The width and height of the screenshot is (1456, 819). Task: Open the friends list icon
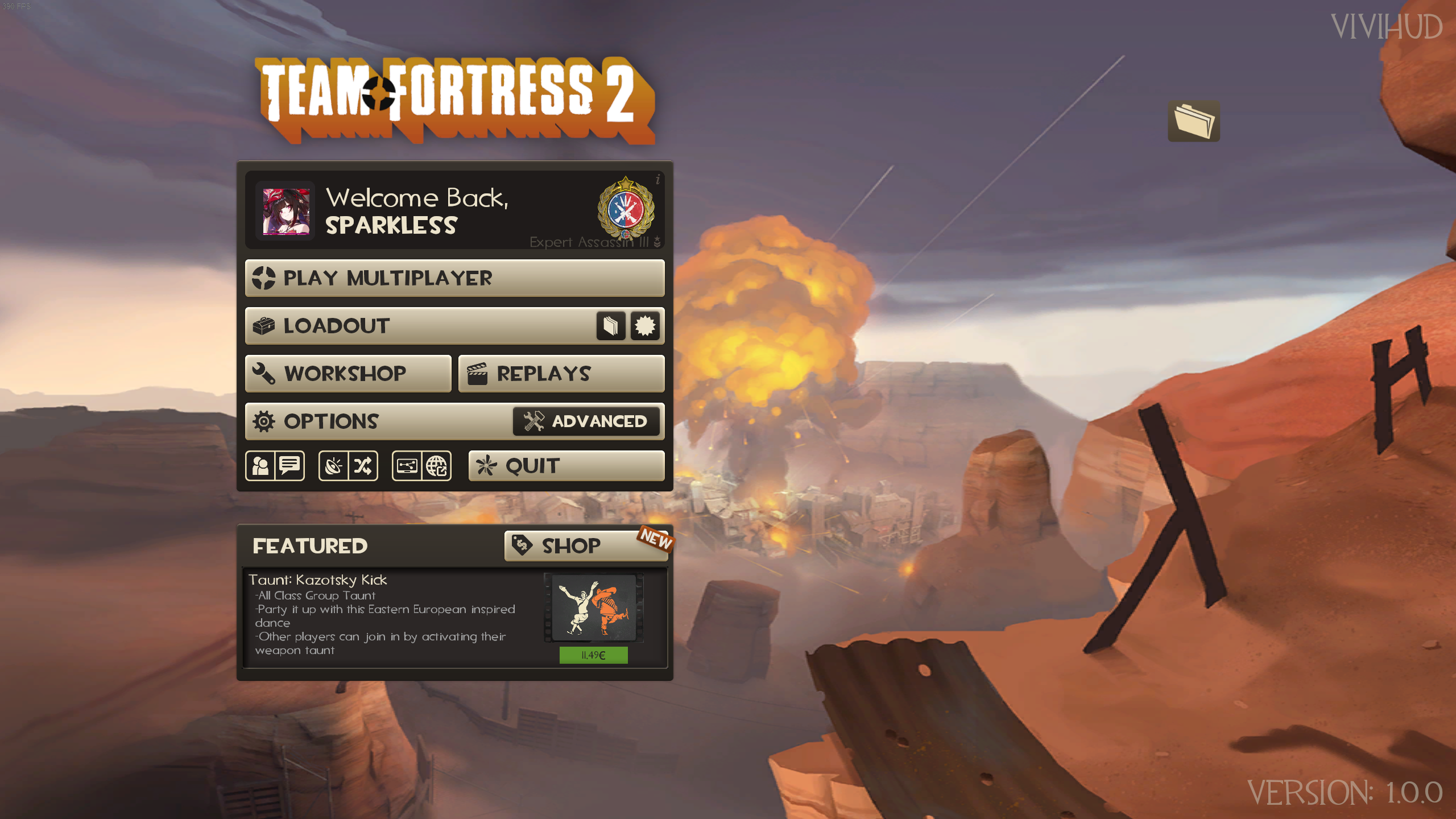[x=260, y=466]
